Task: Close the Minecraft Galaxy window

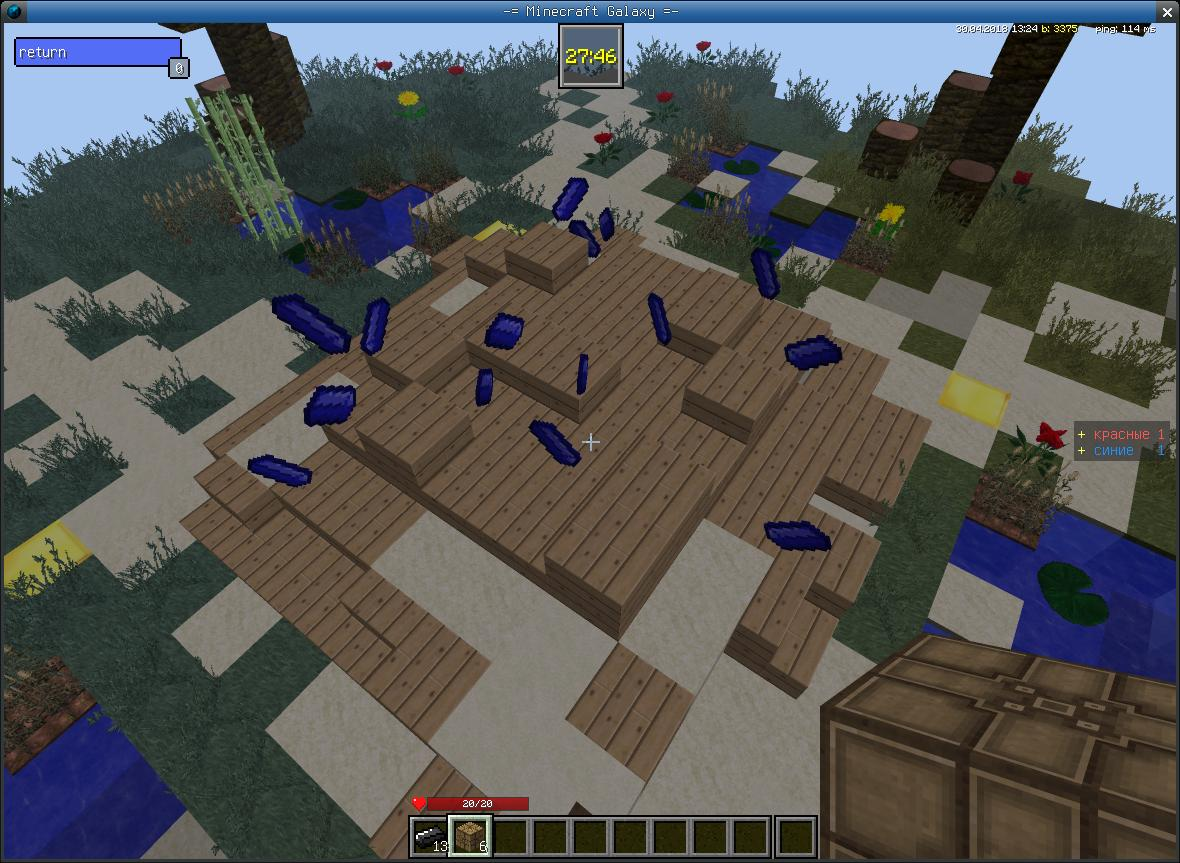Action: [x=1168, y=10]
